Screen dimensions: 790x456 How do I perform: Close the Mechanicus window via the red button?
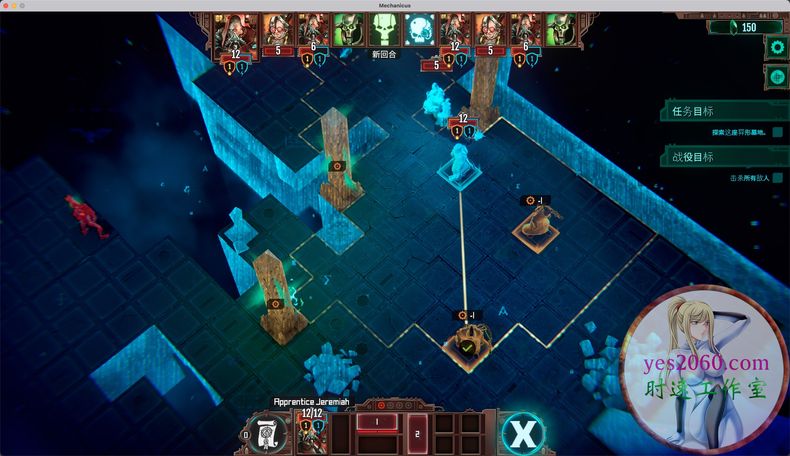(x=8, y=6)
